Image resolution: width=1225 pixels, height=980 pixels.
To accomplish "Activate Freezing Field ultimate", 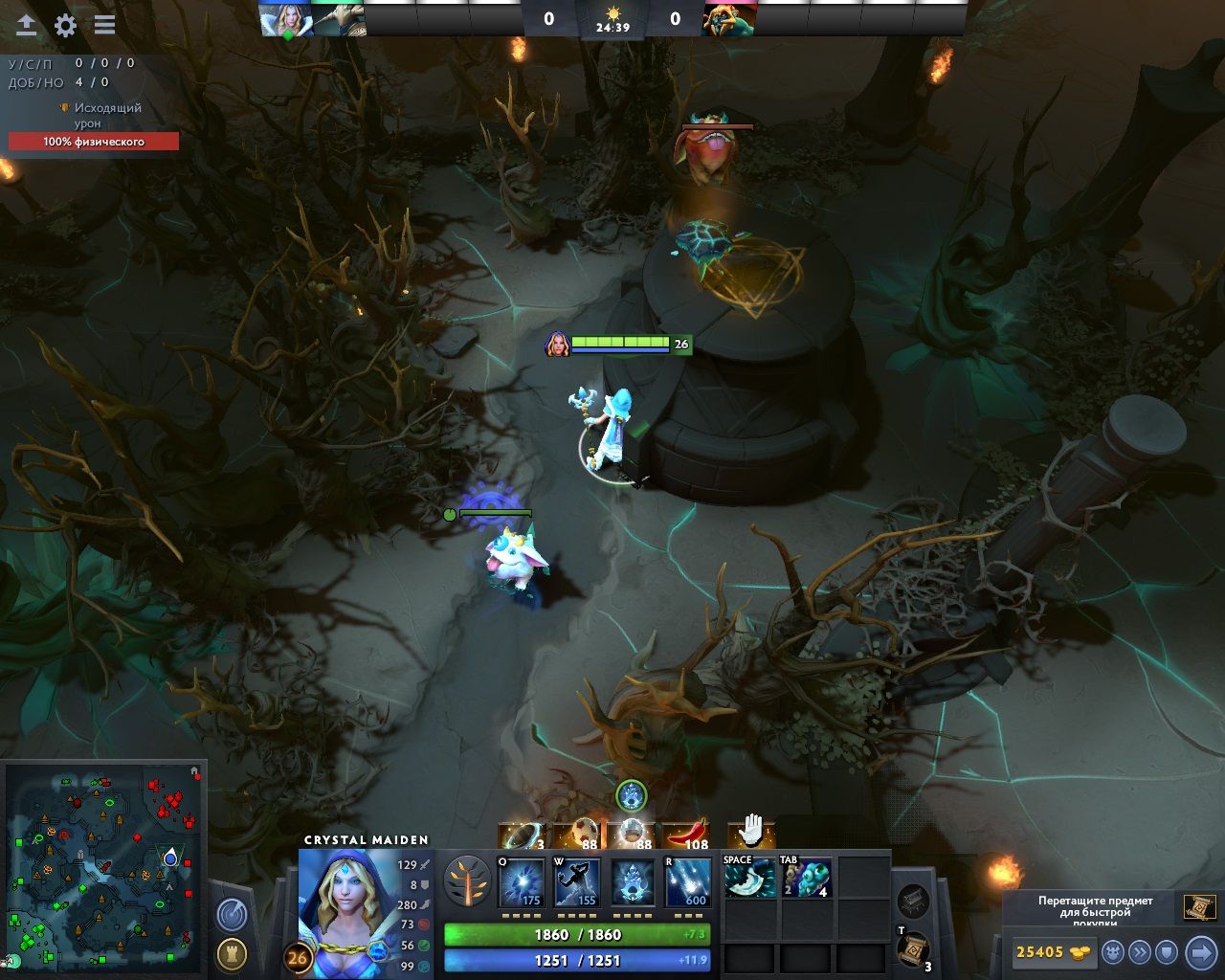I will point(688,882).
